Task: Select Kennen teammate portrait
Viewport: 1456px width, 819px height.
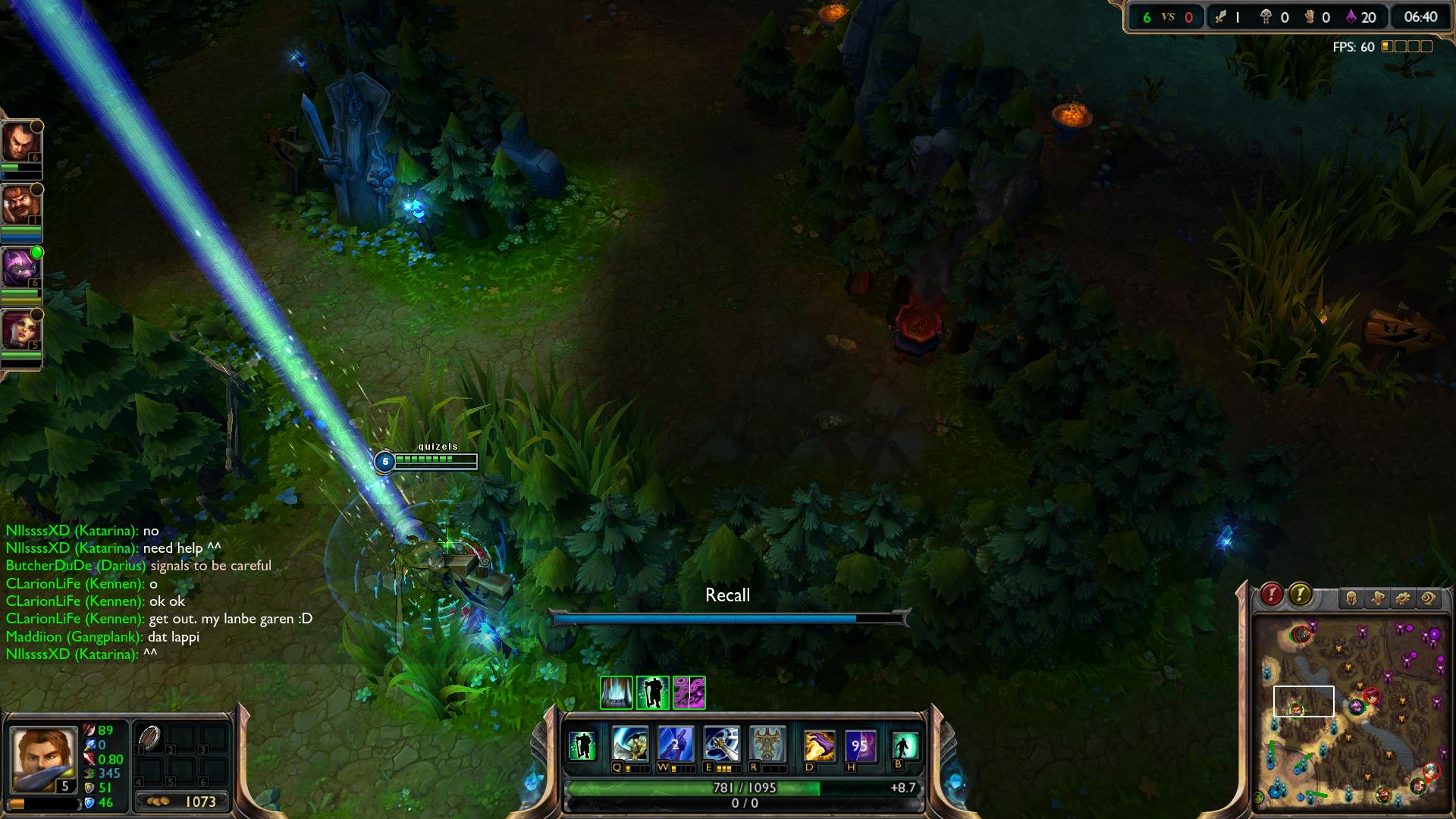Action: point(20,267)
